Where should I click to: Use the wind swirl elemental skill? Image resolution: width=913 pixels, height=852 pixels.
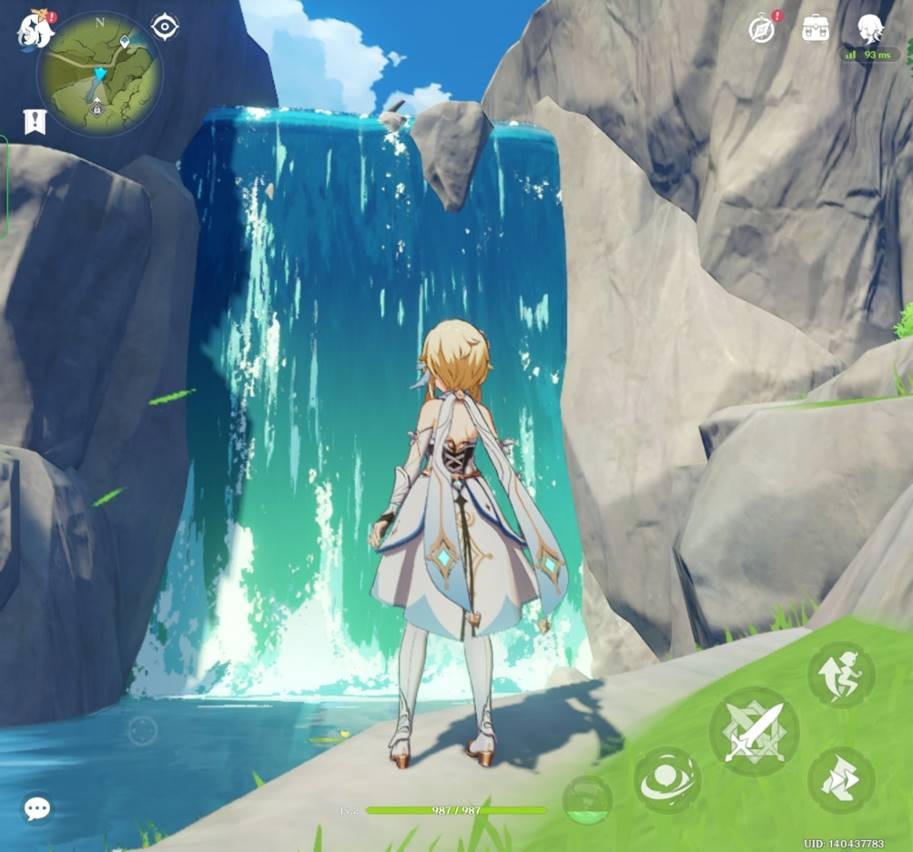[x=667, y=781]
